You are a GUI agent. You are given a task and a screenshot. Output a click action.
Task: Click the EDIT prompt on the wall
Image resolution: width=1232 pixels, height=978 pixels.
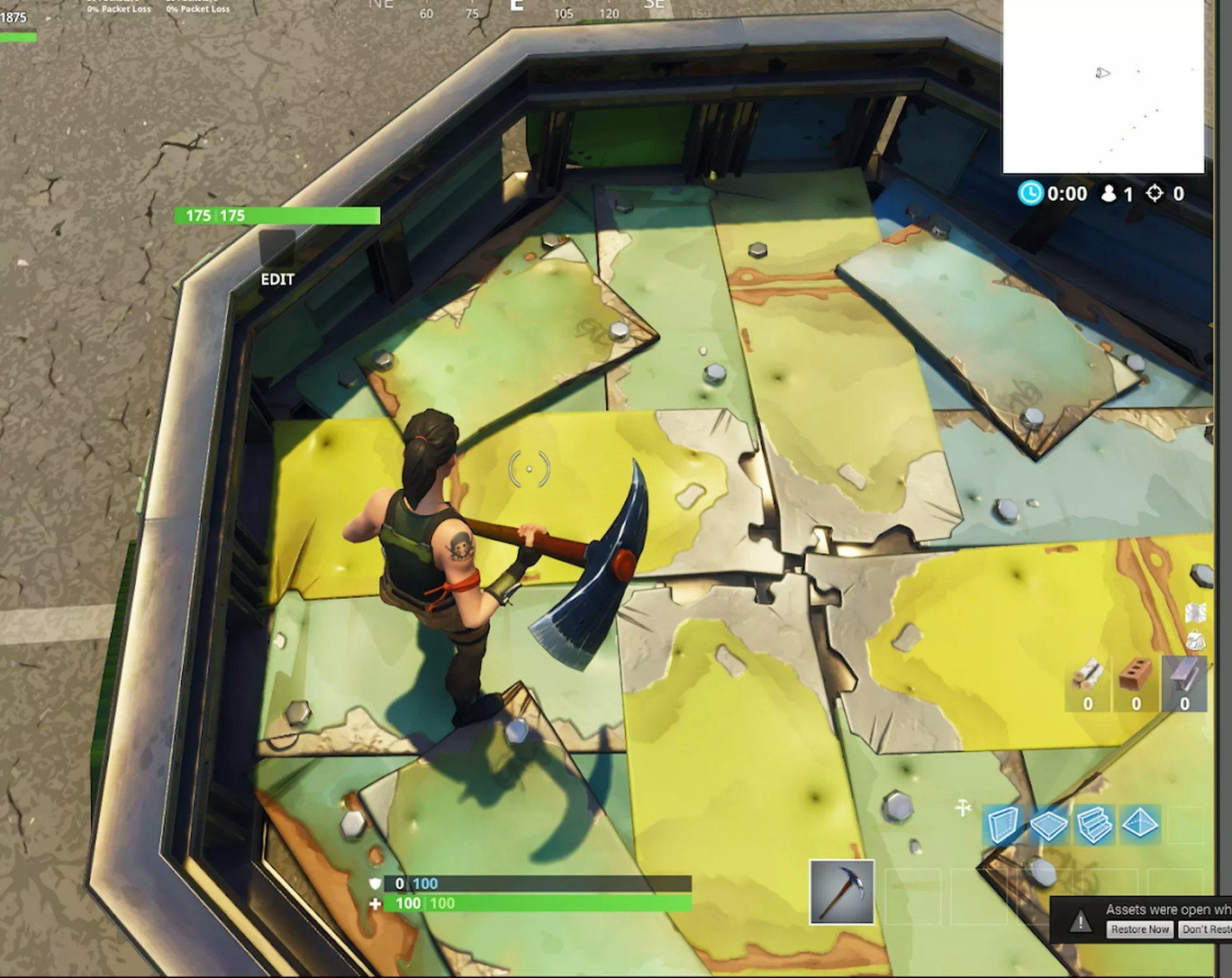(277, 280)
